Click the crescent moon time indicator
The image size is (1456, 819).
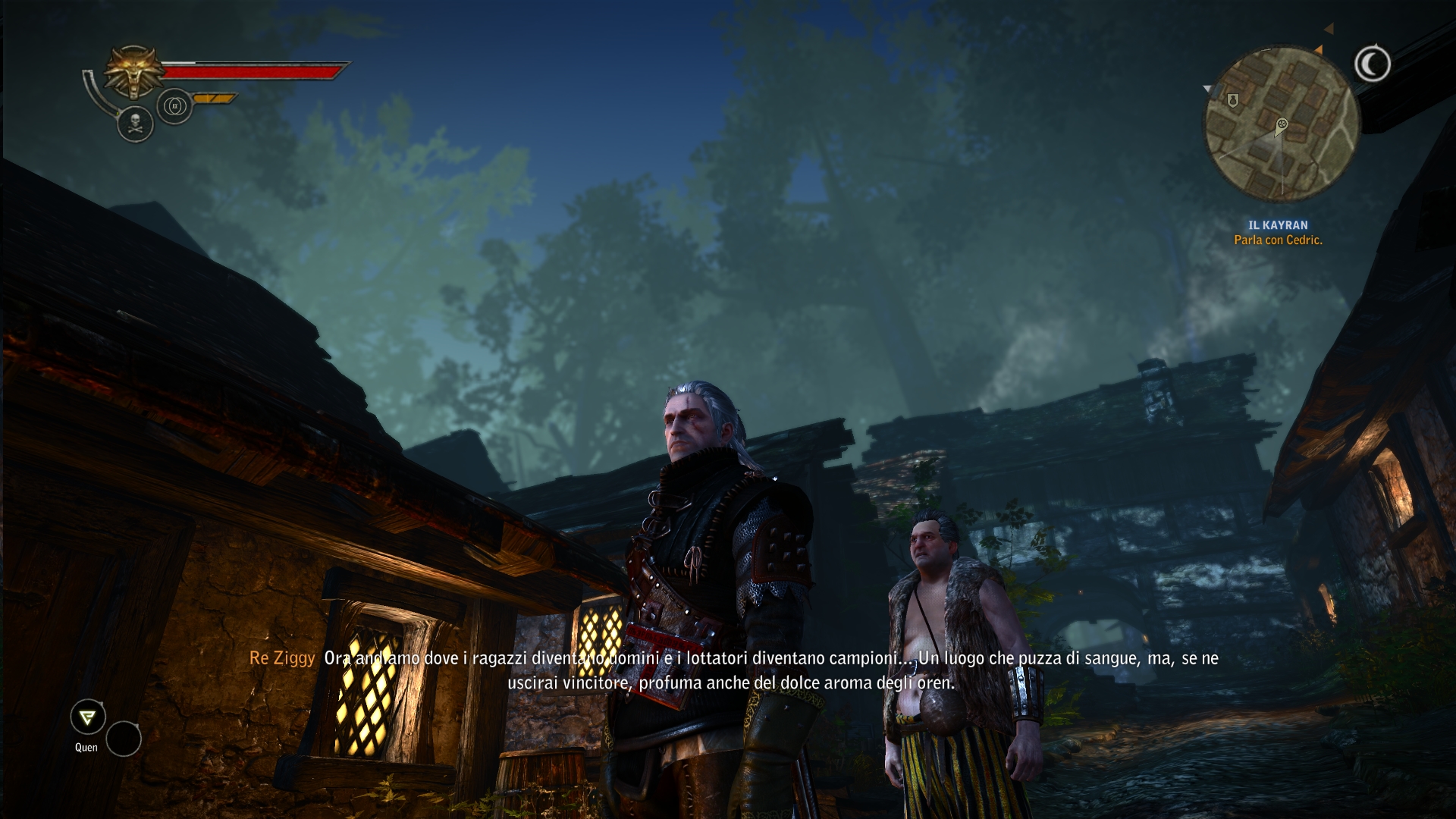1372,64
